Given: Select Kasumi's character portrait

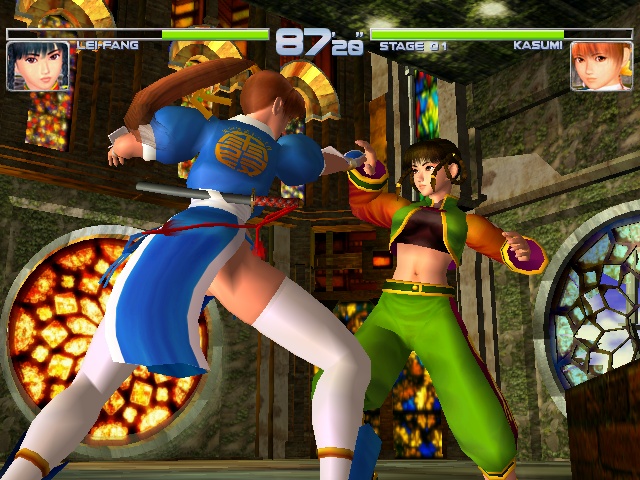Looking at the screenshot, I should [601, 66].
